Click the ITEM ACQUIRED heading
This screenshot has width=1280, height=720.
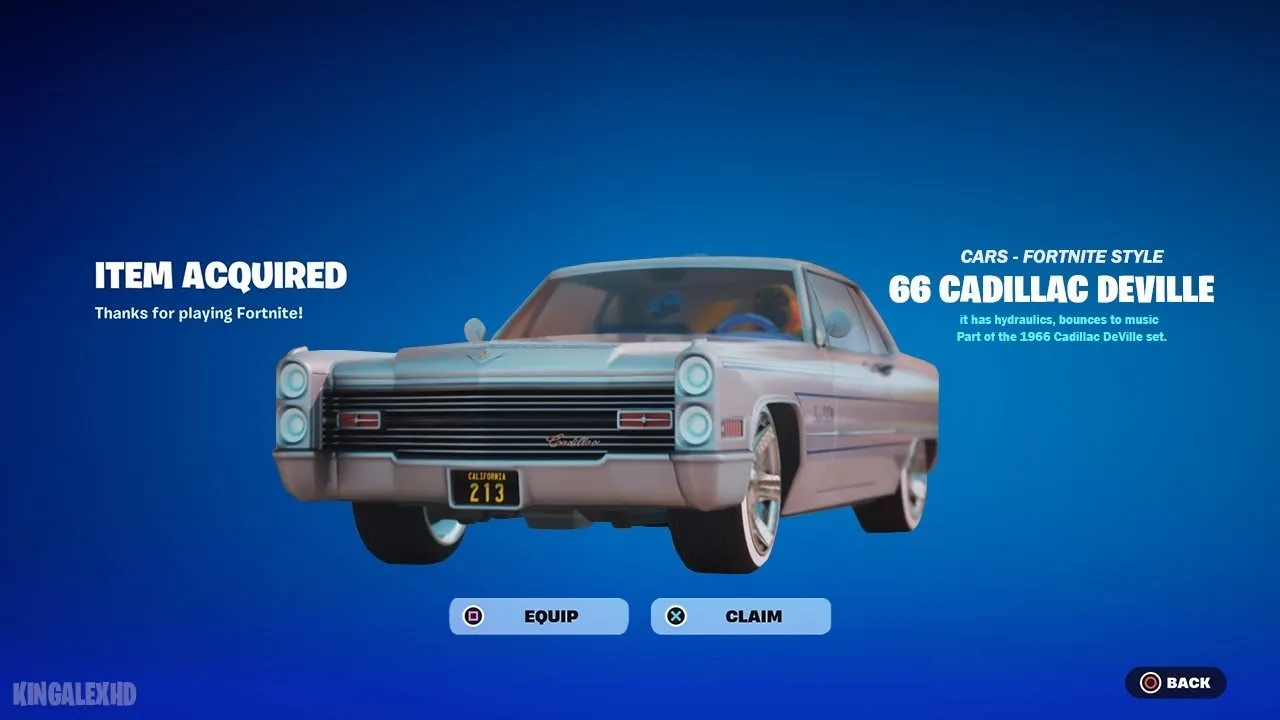tap(221, 276)
